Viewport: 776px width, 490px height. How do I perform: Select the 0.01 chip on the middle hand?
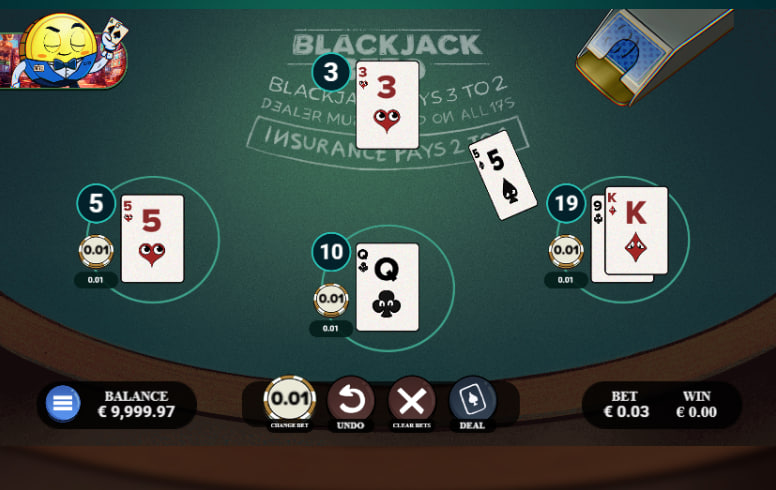click(331, 299)
